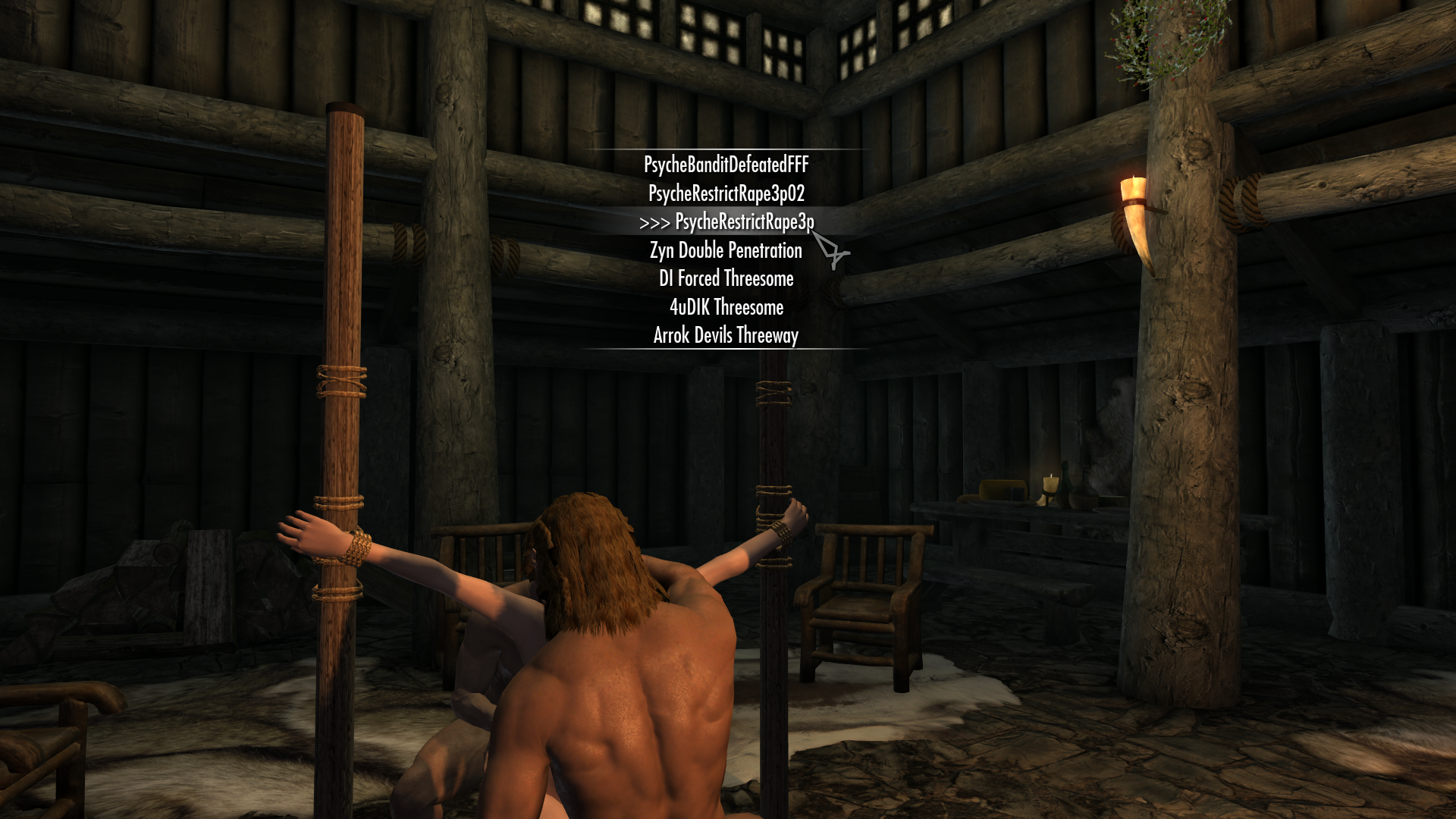Click the highlighted PsycheRestrictRape3p entry
The height and width of the screenshot is (819, 1456).
point(743,222)
